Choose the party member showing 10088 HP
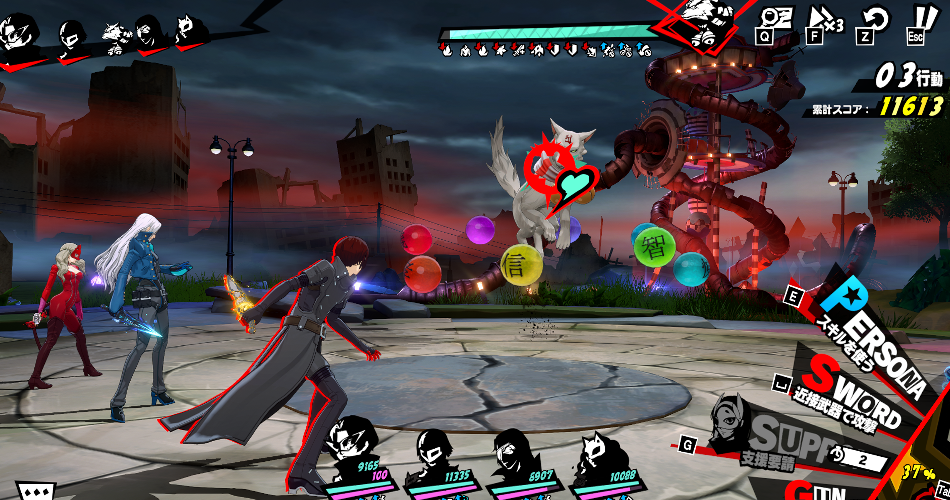 point(600,455)
